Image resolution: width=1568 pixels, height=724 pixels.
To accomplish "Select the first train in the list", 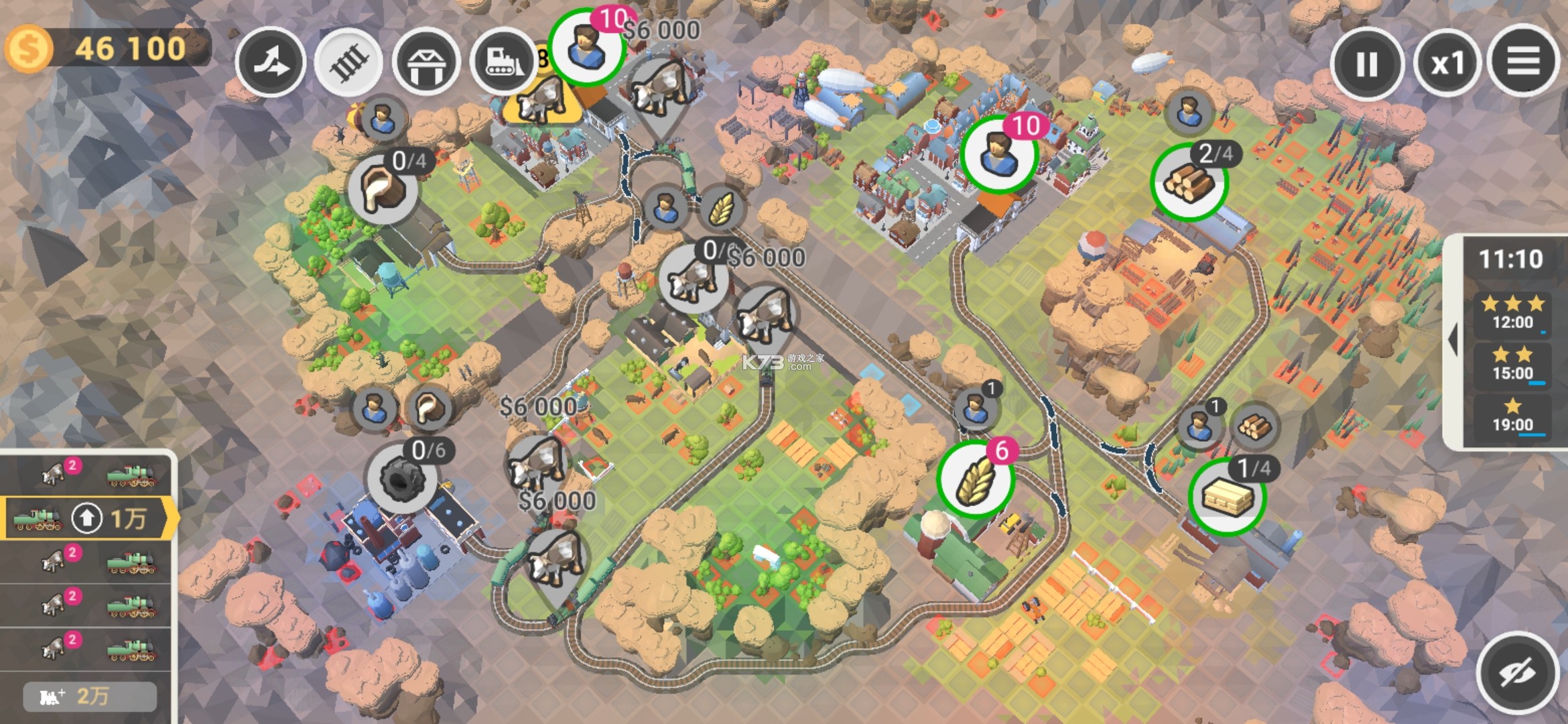I will coord(87,473).
